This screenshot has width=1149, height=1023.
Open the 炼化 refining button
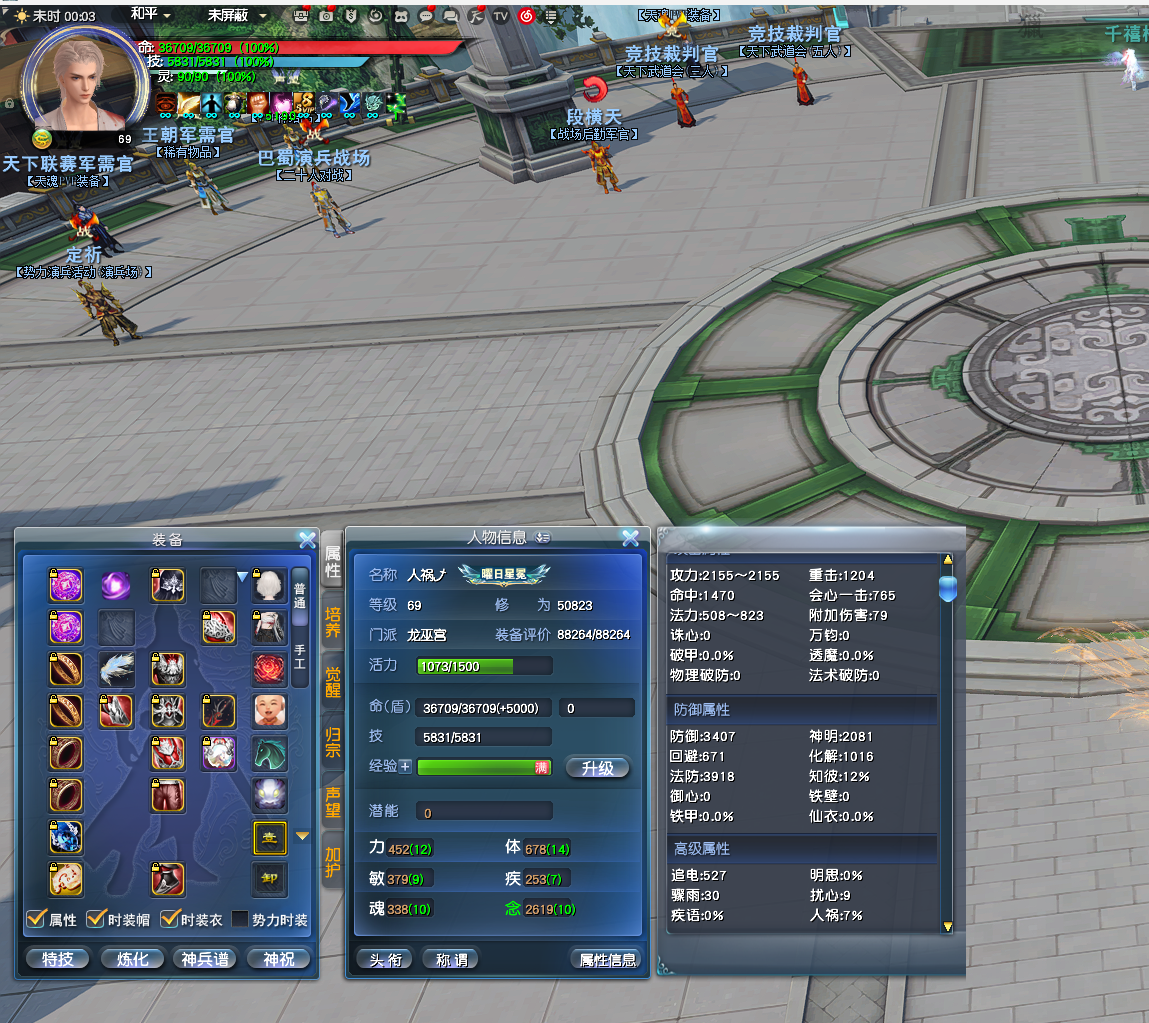click(x=132, y=959)
